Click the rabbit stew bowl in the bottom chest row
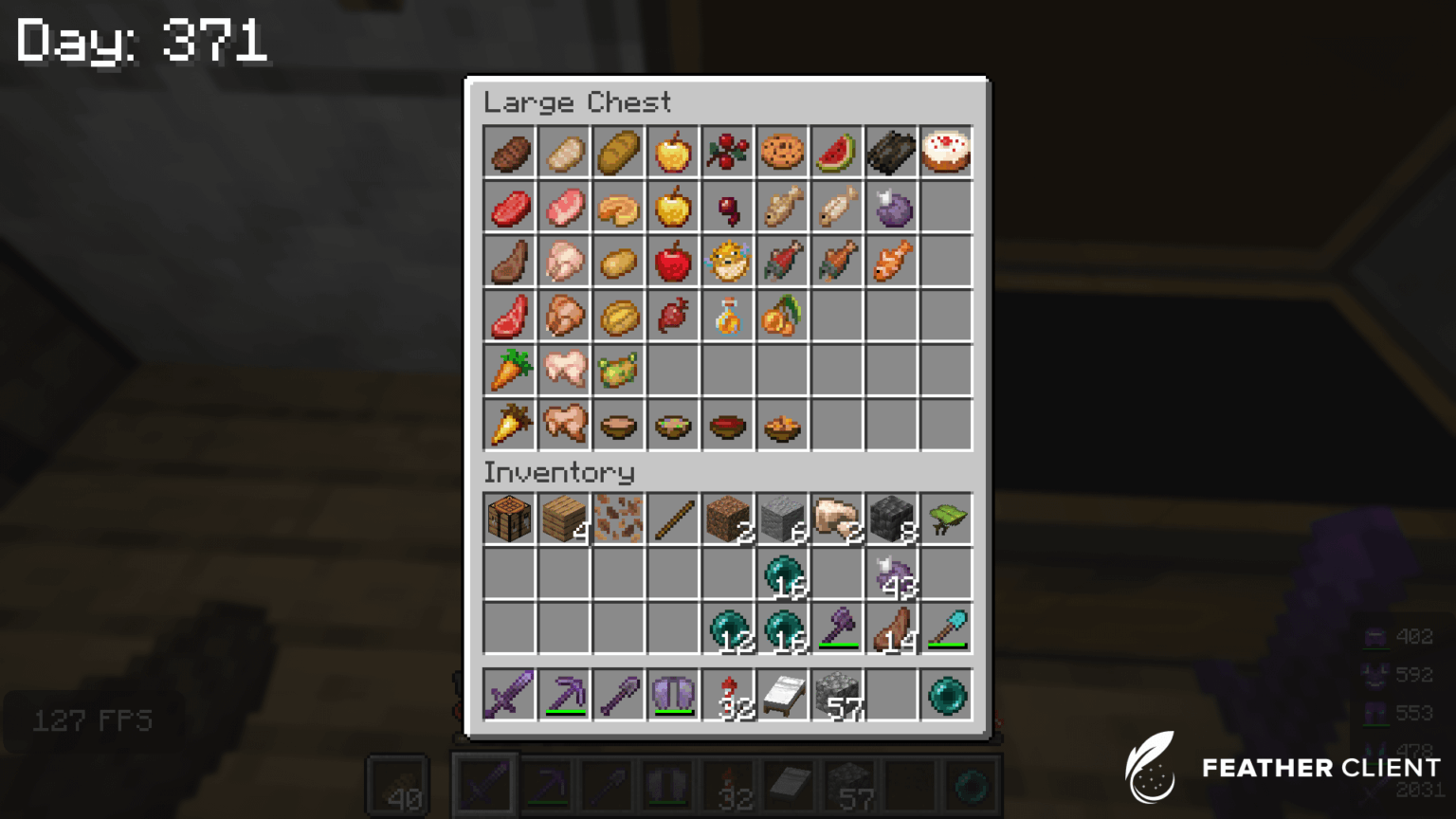The height and width of the screenshot is (819, 1456). tap(782, 425)
